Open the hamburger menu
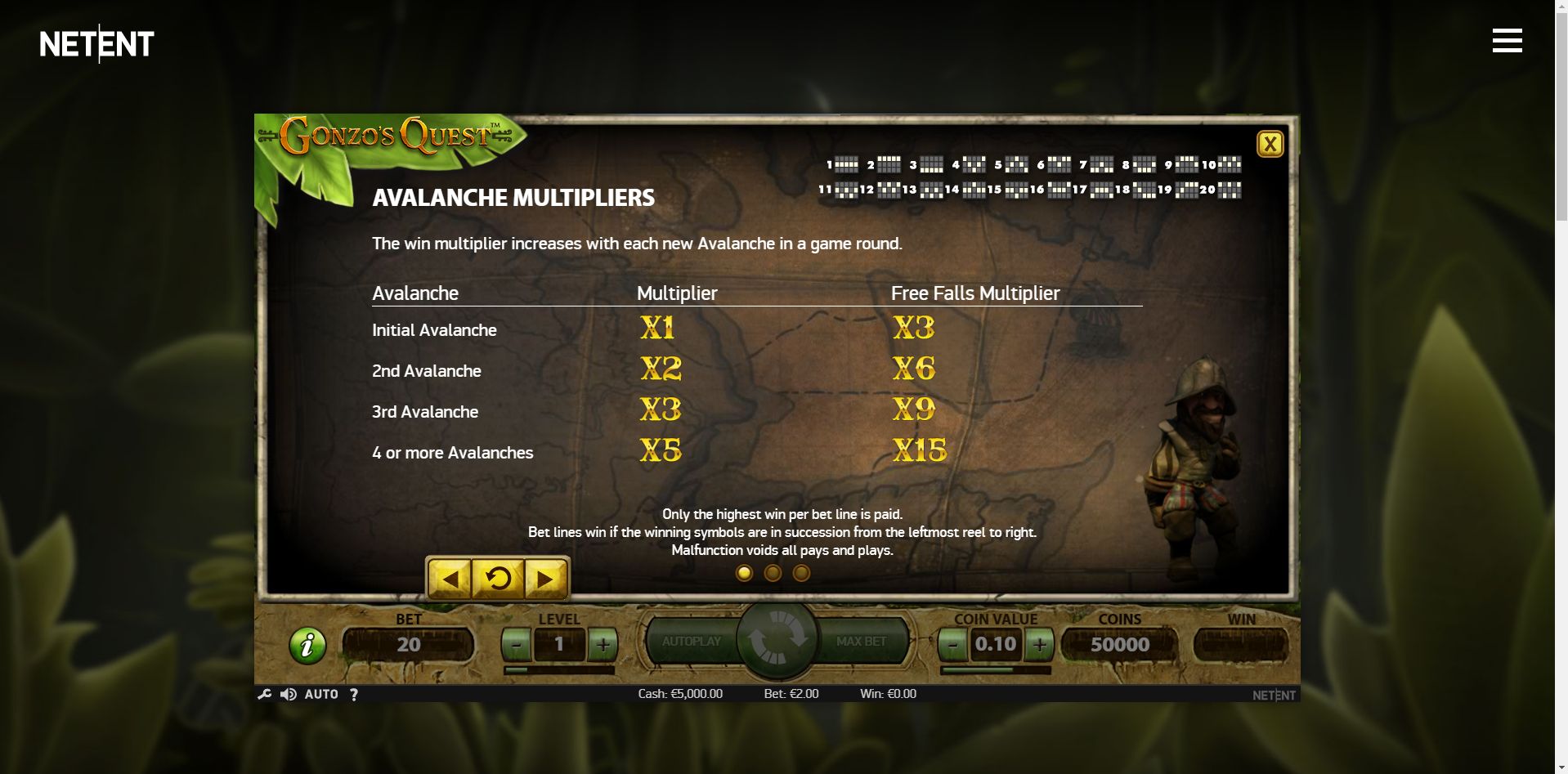This screenshot has height=774, width=1568. (1507, 41)
